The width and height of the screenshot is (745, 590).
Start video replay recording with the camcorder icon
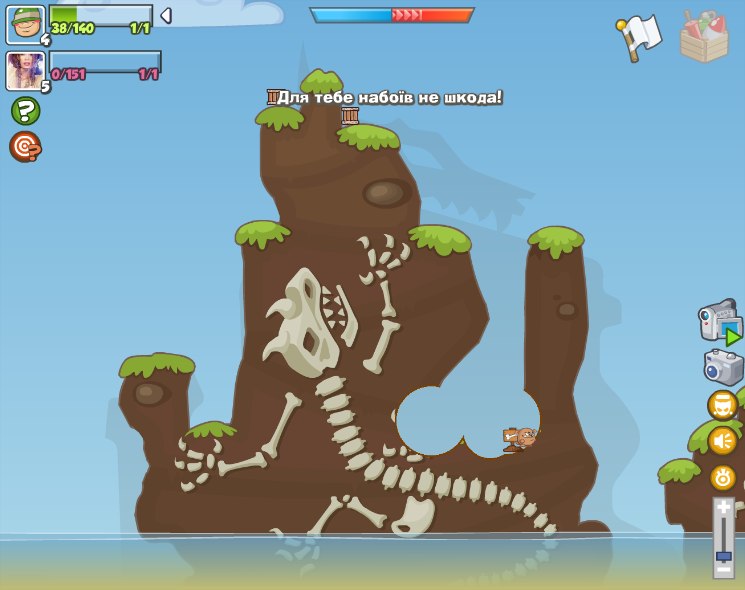tap(720, 323)
